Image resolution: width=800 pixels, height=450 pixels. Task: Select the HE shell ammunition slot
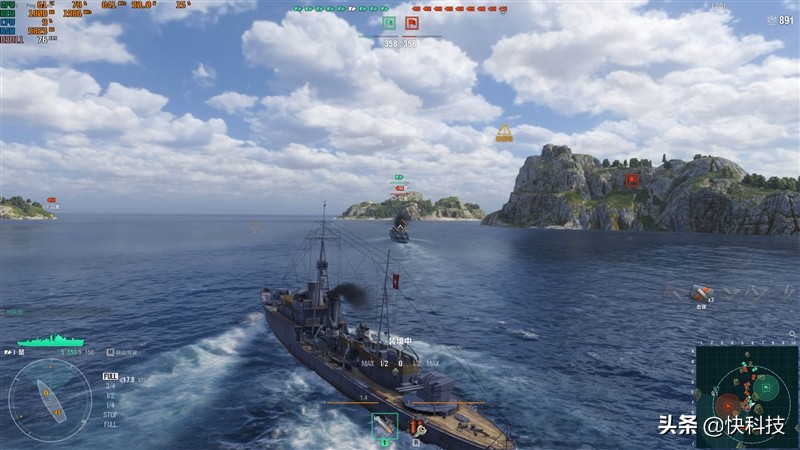pyautogui.click(x=384, y=426)
